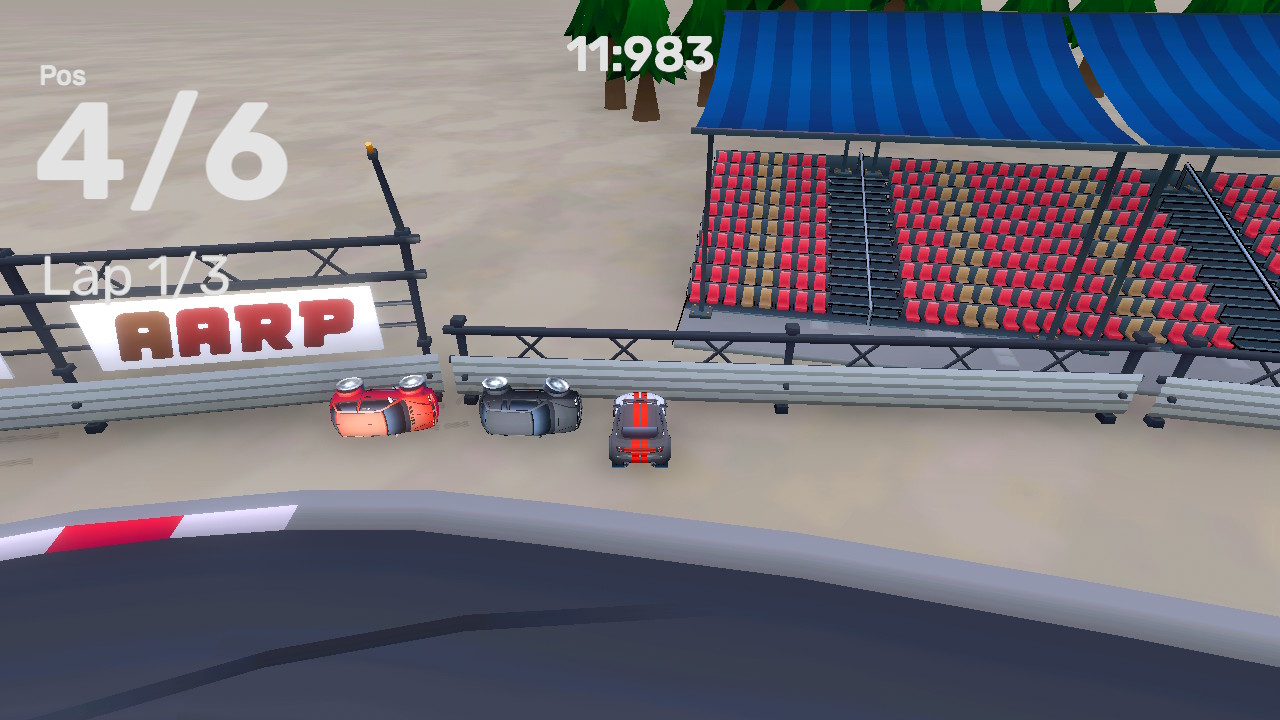Select the flipped red car
This screenshot has height=720, width=1280.
coord(385,410)
